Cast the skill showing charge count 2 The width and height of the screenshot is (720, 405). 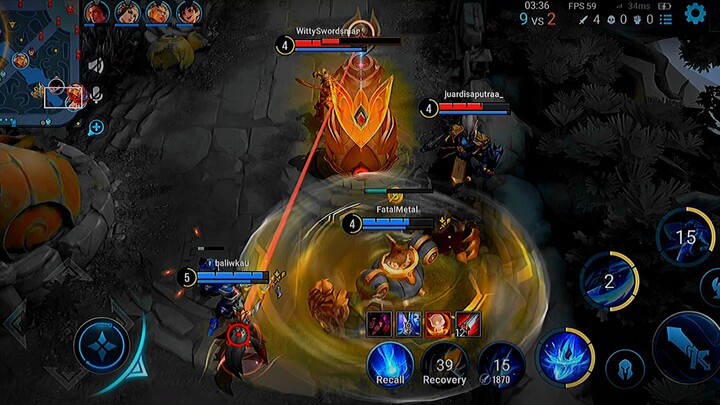point(610,281)
